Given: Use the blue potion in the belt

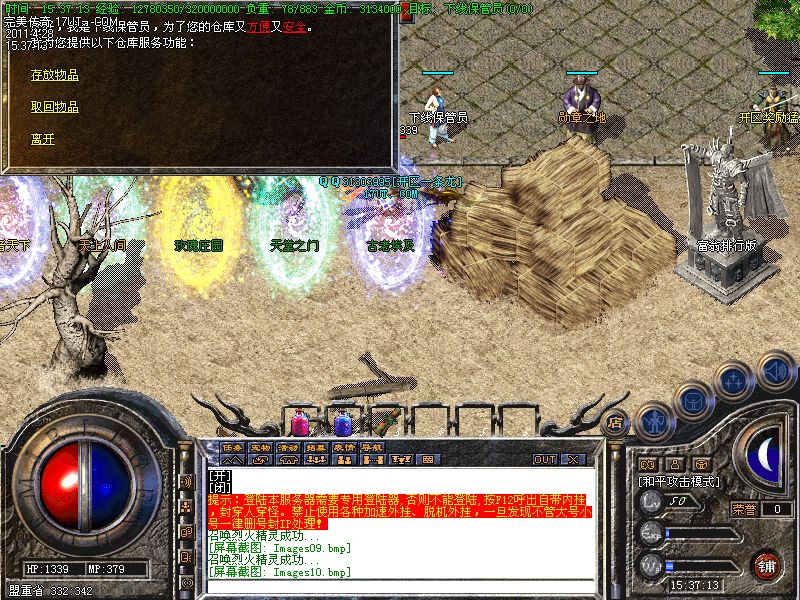Looking at the screenshot, I should click(x=343, y=422).
